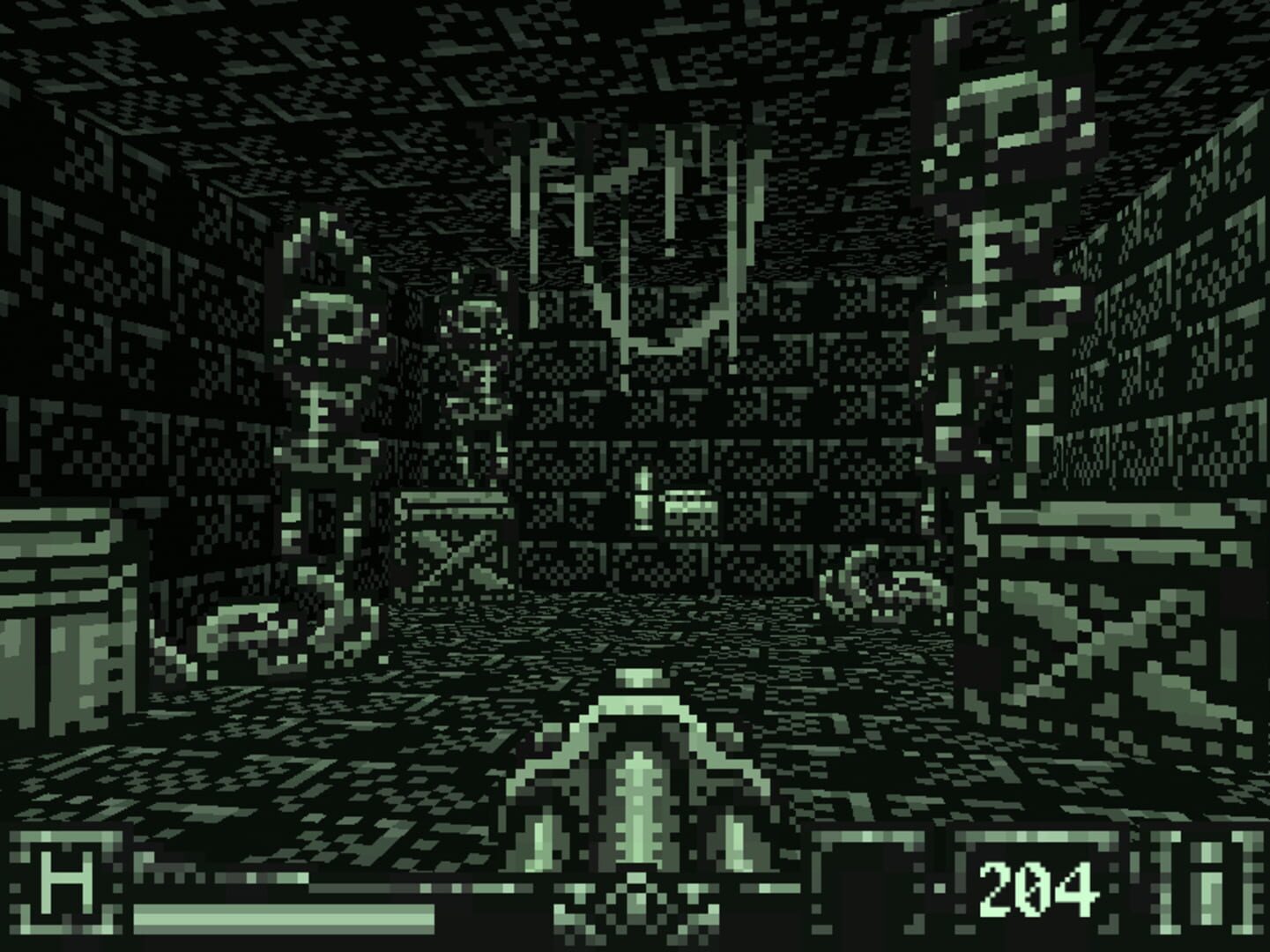Viewport: 1270px width, 952px height.
Task: Click the weapon emblem on the HUD frame
Action: click(636, 904)
